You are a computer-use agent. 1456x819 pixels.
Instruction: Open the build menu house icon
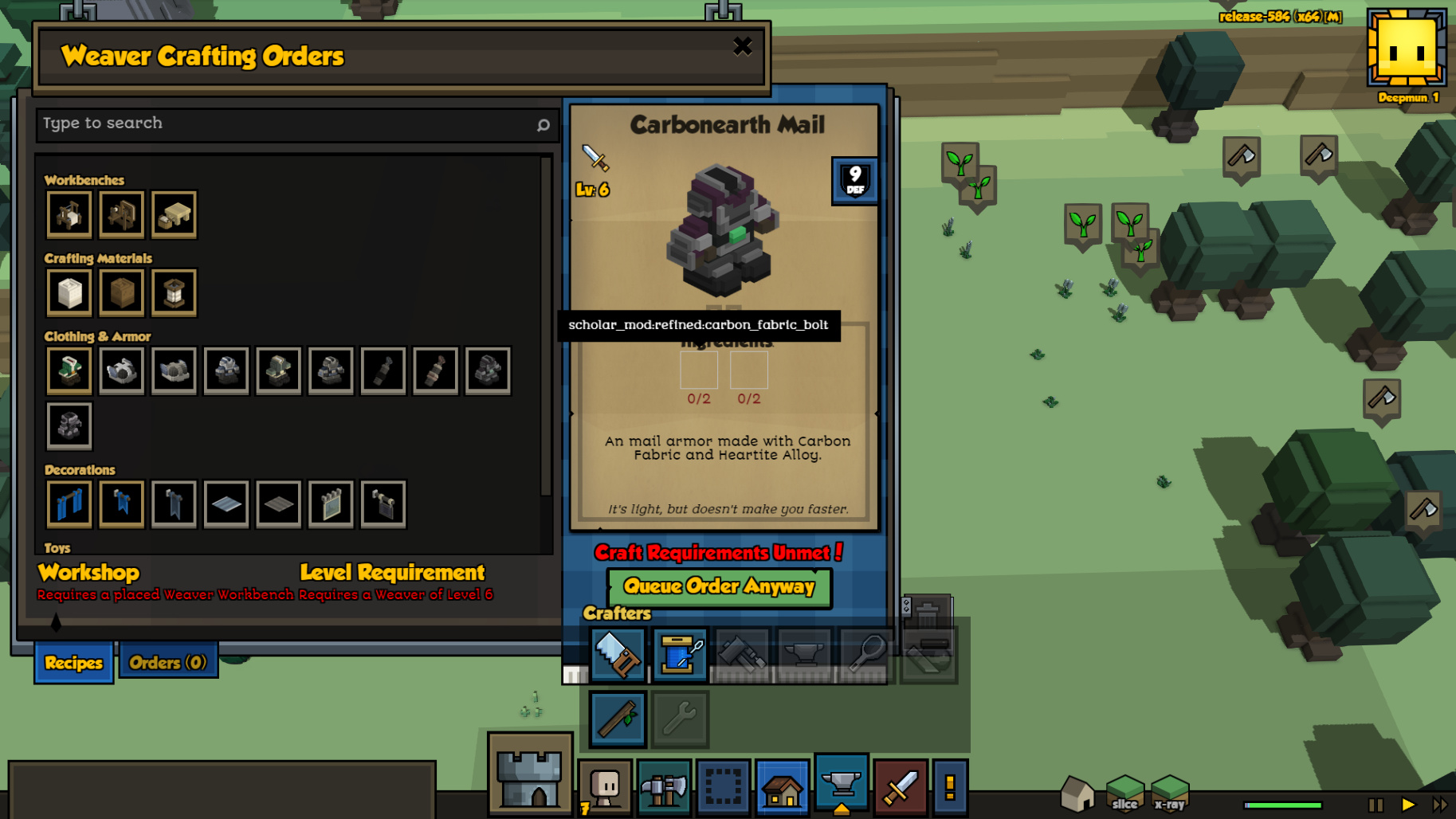click(x=782, y=788)
